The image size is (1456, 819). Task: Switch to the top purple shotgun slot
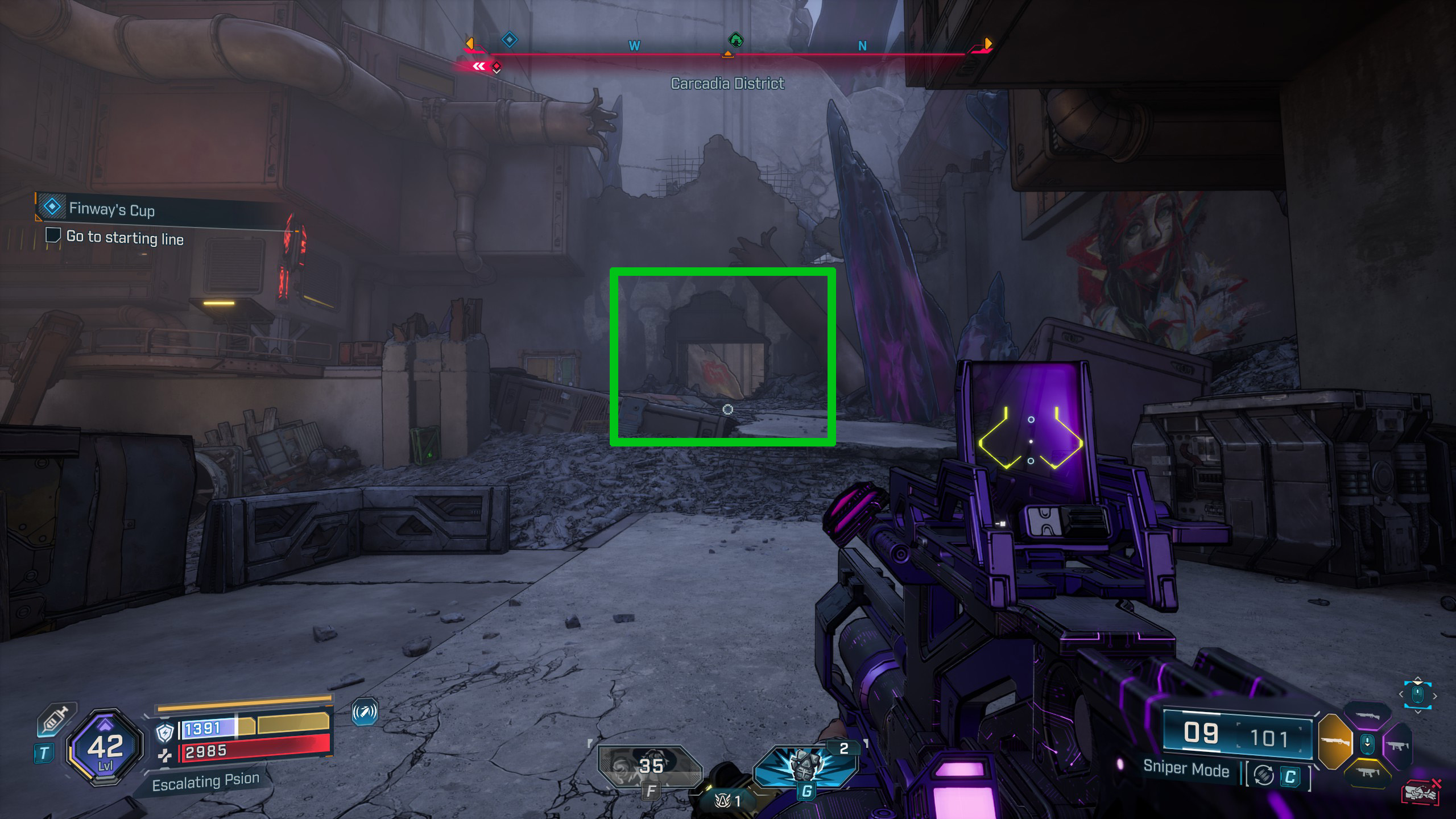click(x=1367, y=716)
